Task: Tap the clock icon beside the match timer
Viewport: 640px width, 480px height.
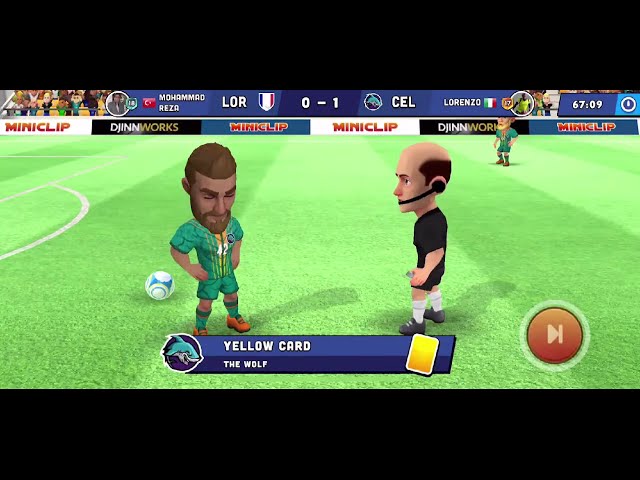Action: [x=627, y=104]
